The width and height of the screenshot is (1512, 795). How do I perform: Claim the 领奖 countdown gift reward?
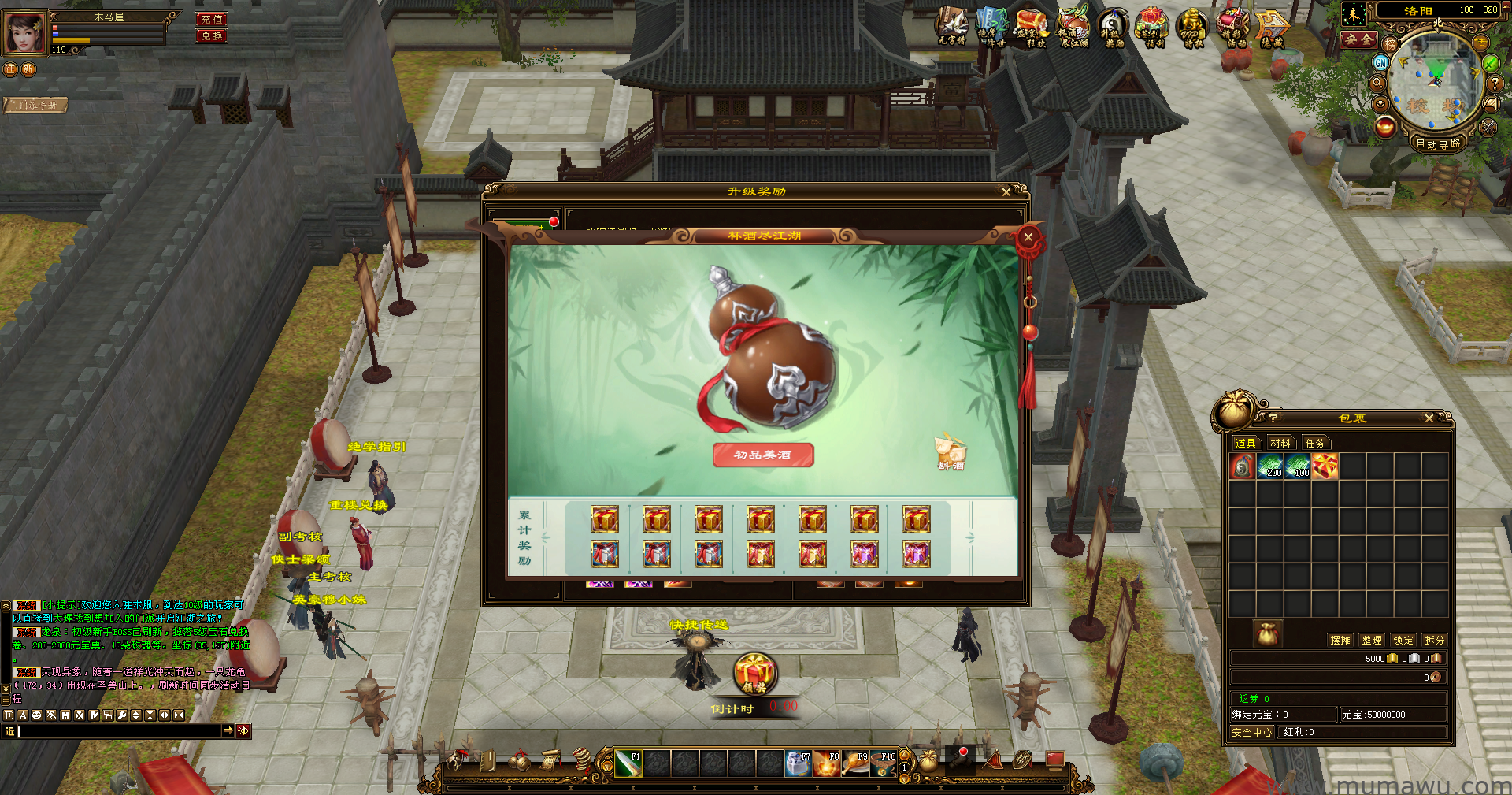755,674
